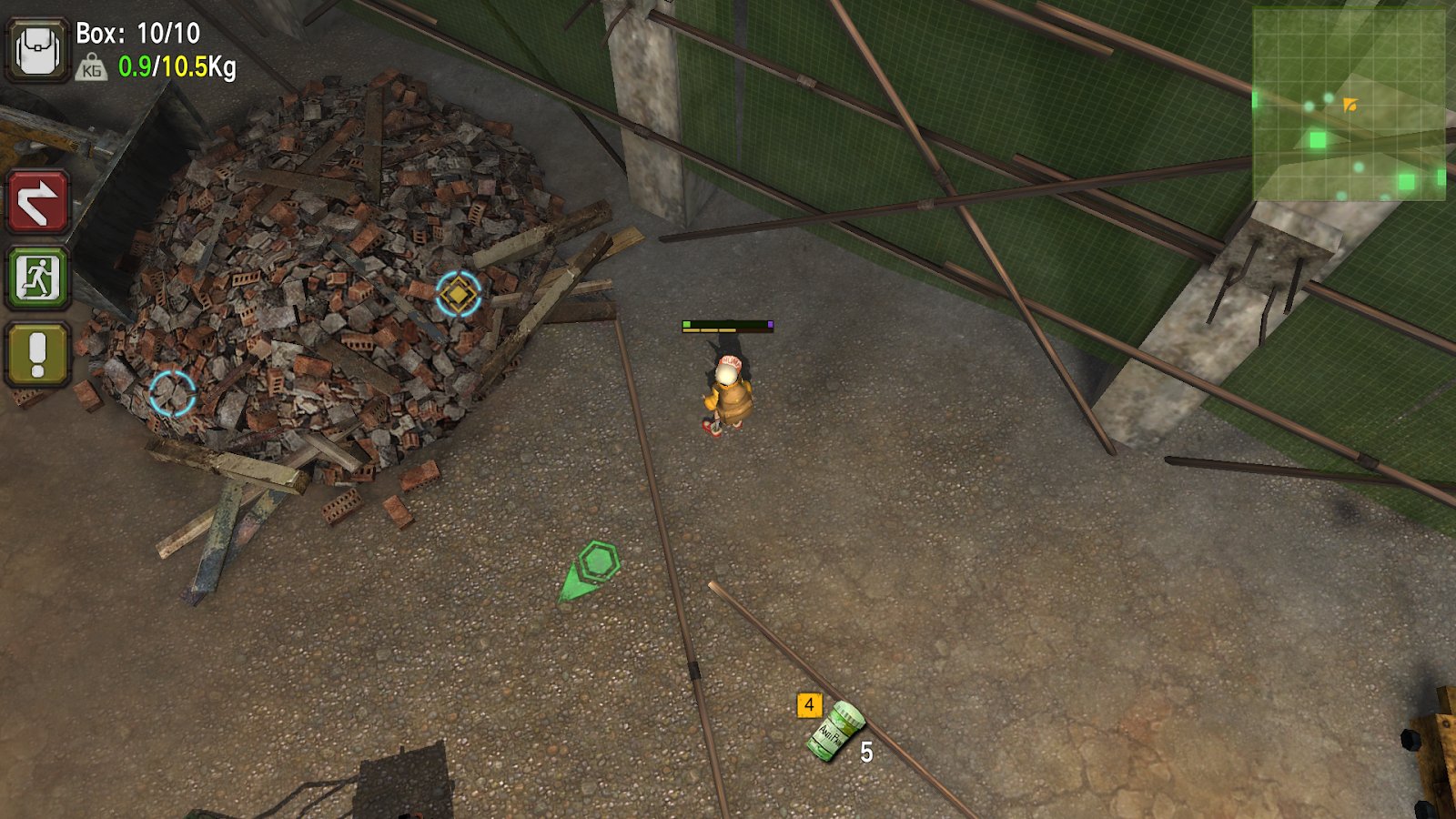Use the AntiPain pill bottle item
The image size is (1456, 819).
click(x=834, y=730)
